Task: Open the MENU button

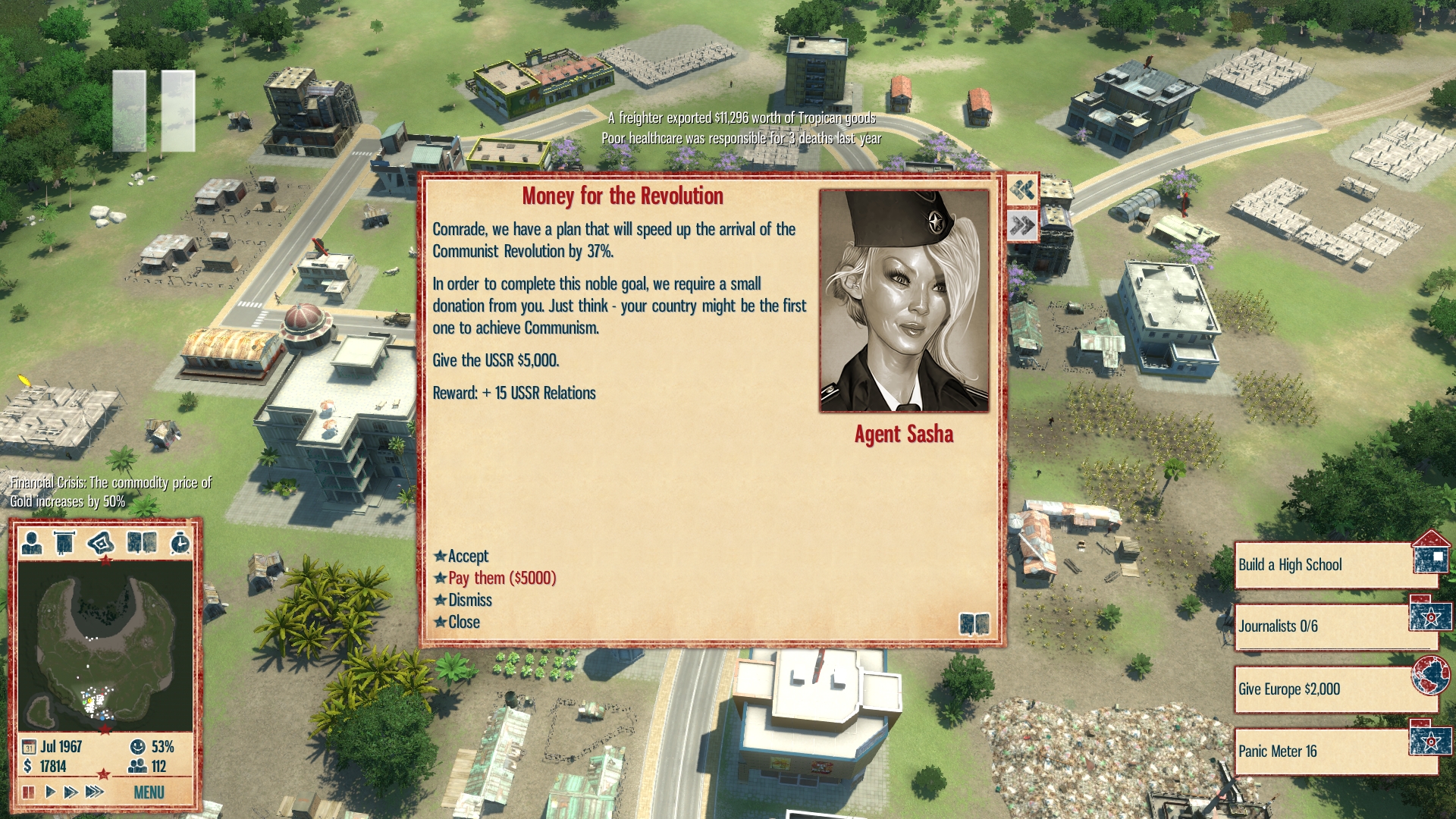Action: pos(149,792)
